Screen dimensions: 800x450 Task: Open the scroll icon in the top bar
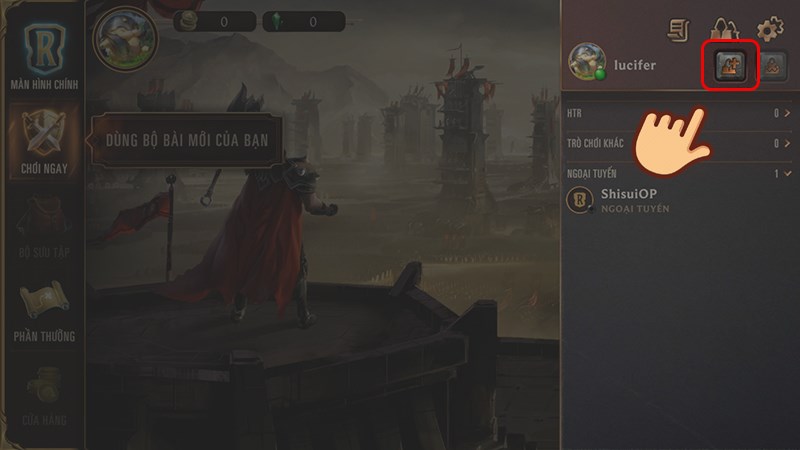point(680,30)
